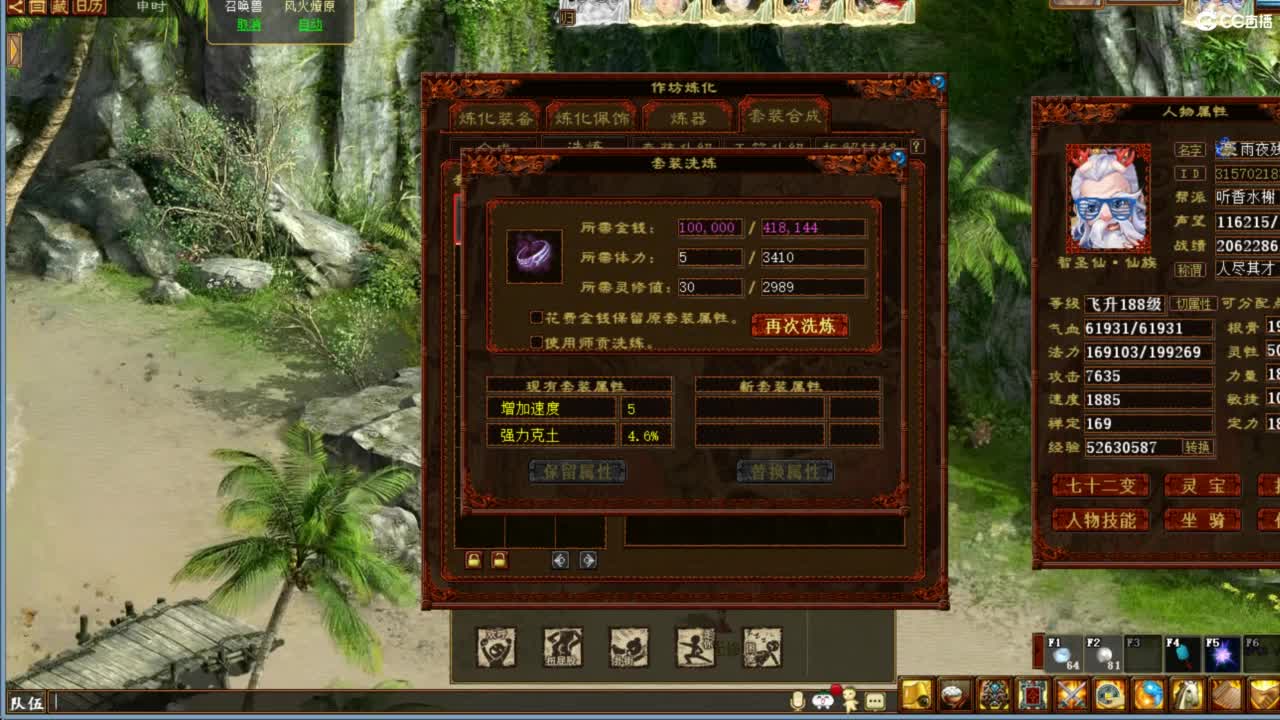This screenshot has width=1280, height=720.
Task: Click the left arrow selector below the lock icons
Action: click(561, 560)
